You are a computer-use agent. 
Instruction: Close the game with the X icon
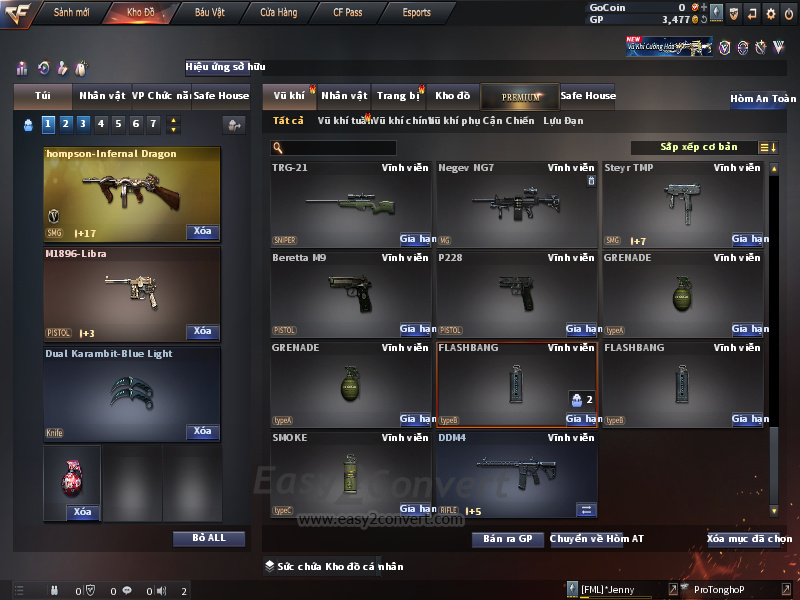click(787, 14)
